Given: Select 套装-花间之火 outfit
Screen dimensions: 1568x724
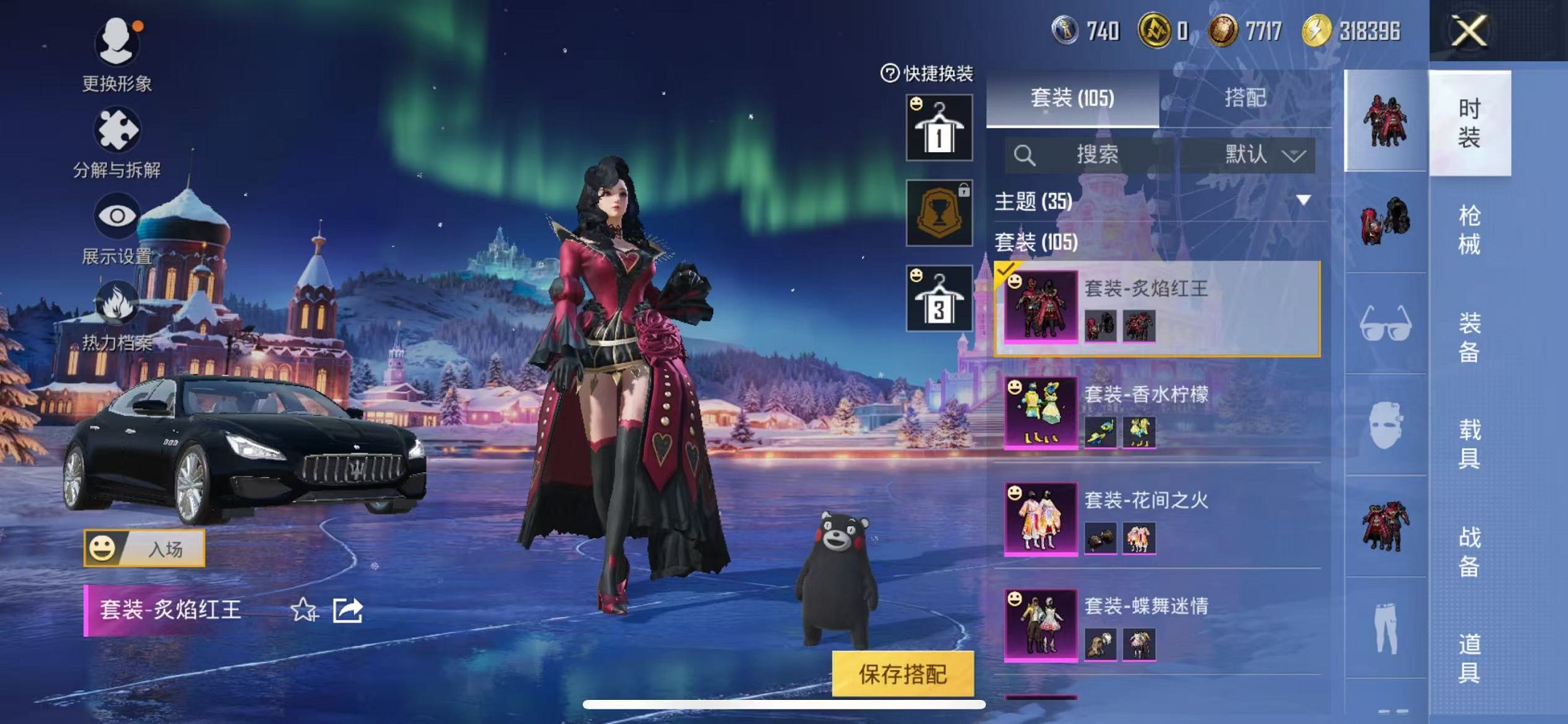Looking at the screenshot, I should 1157,519.
